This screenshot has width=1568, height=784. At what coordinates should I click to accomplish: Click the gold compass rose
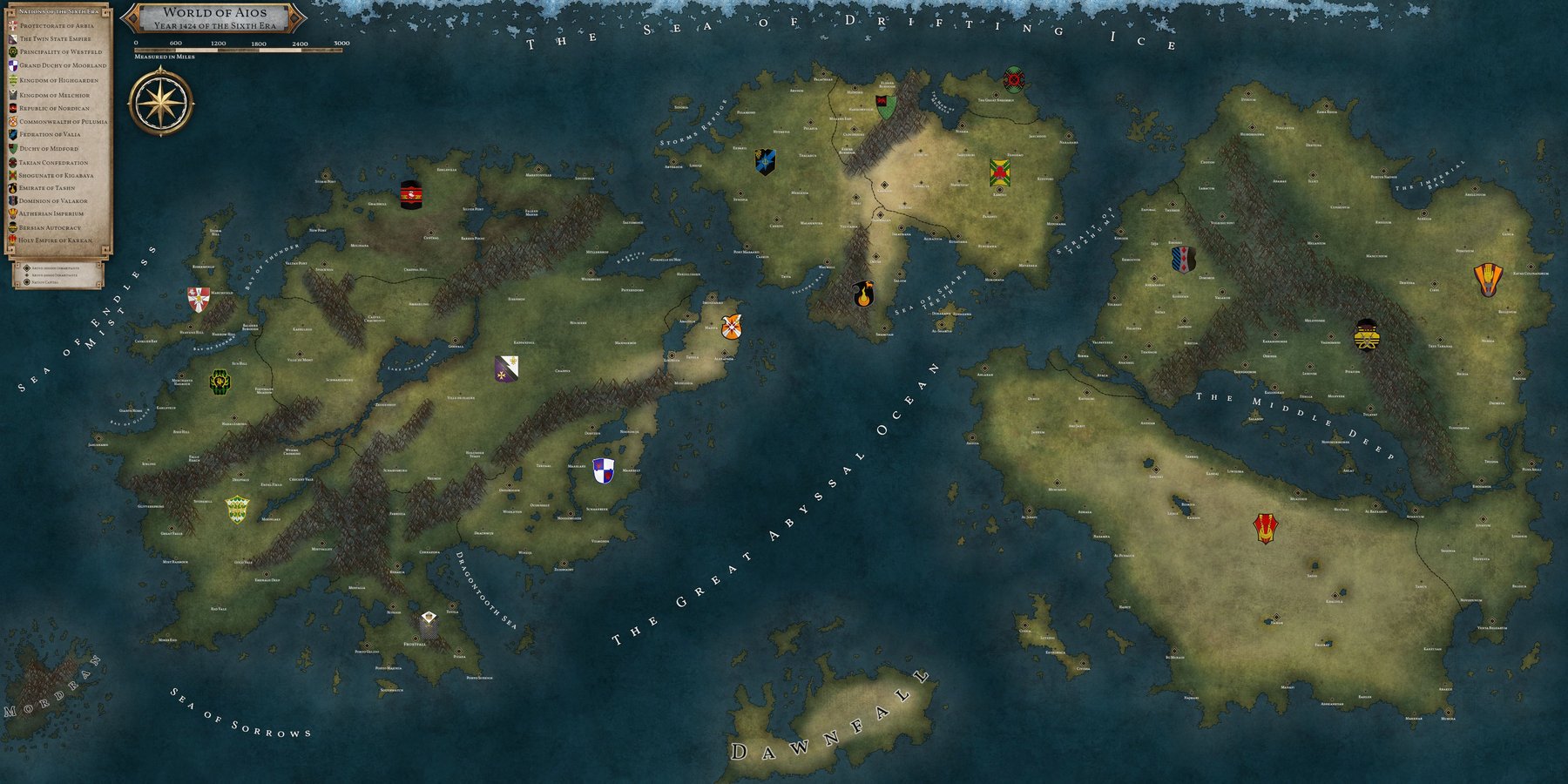point(160,104)
